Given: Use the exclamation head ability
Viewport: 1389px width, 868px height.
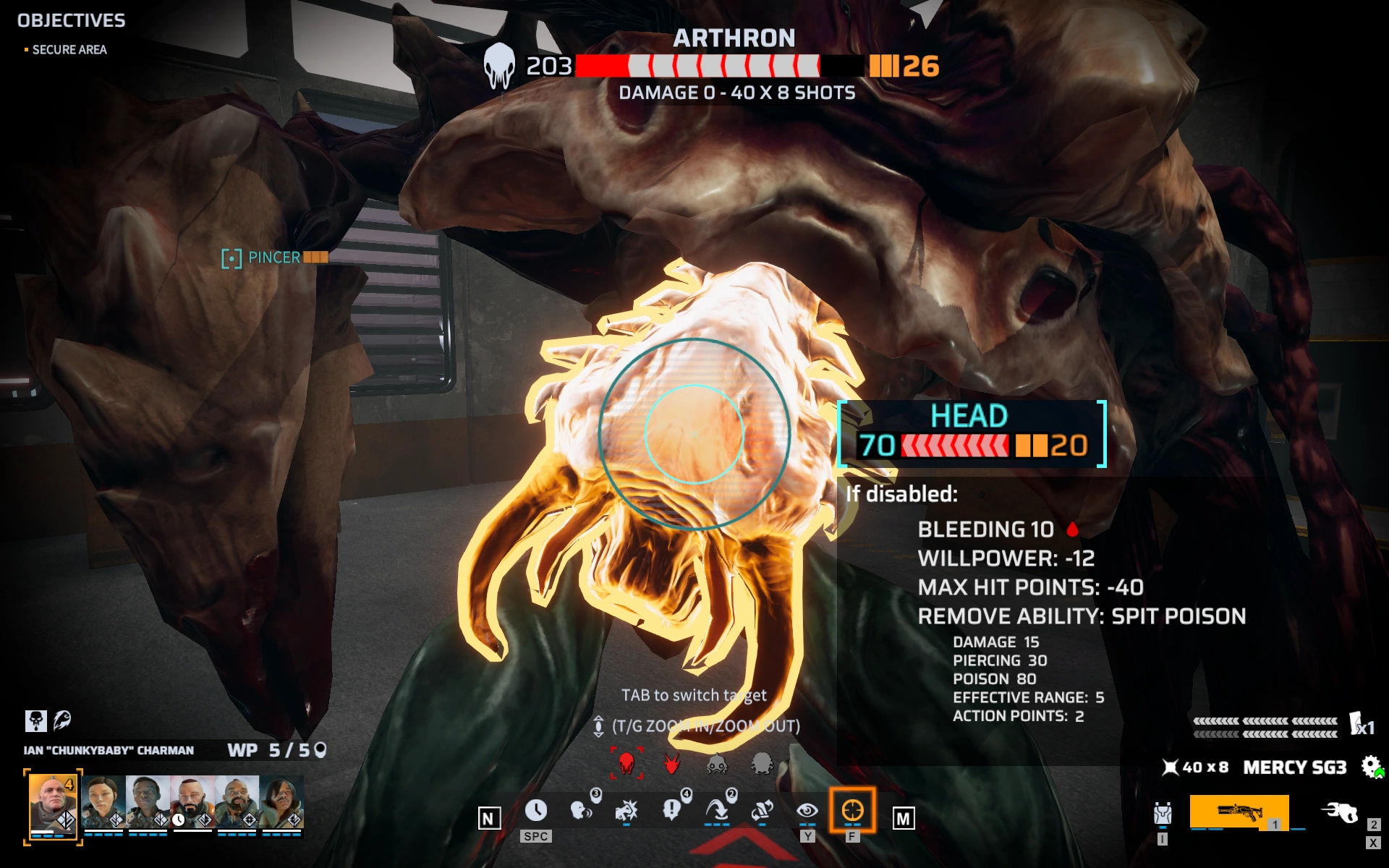Looking at the screenshot, I should 671,810.
